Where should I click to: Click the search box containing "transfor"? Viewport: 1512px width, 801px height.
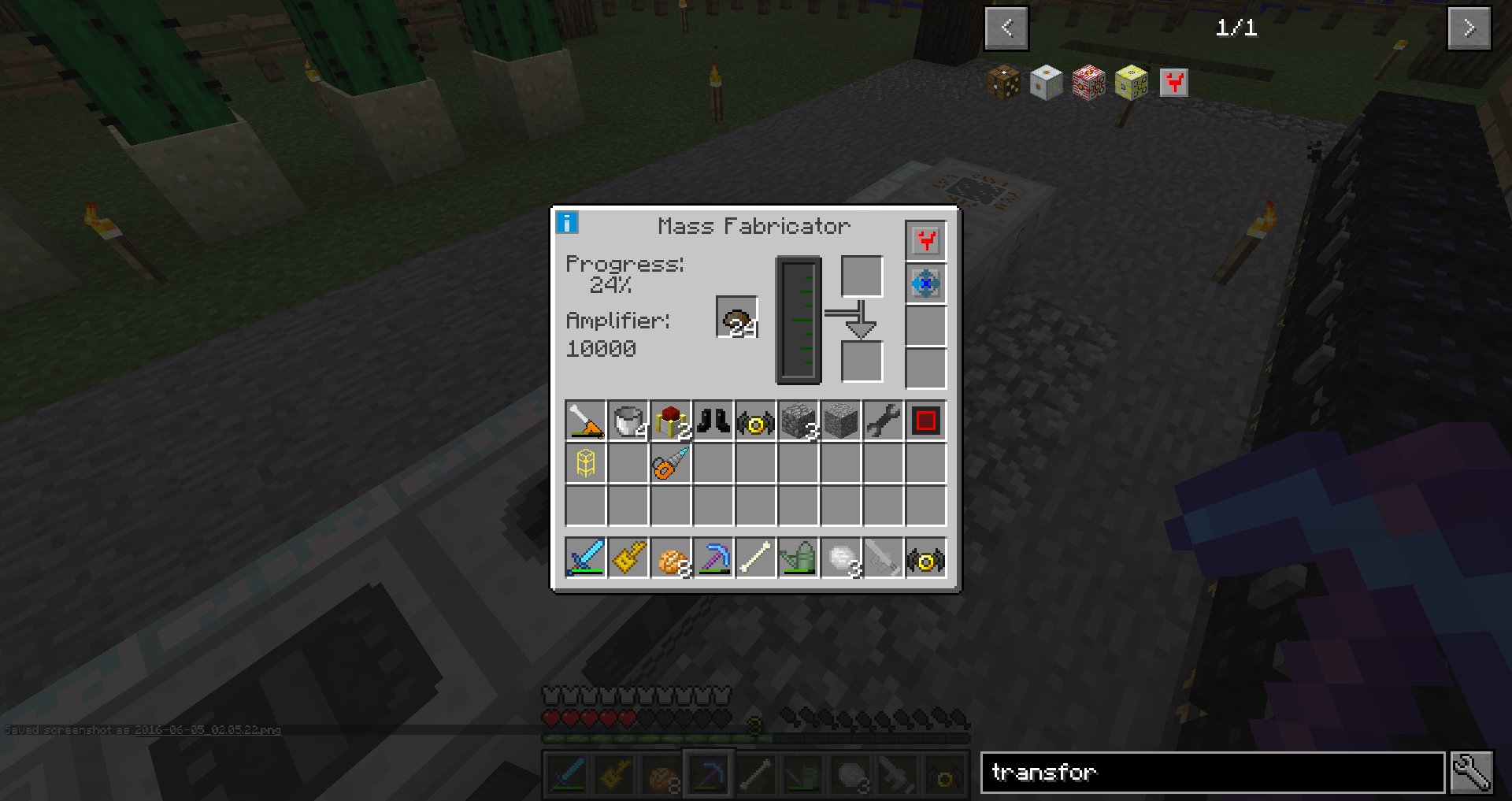[1211, 773]
